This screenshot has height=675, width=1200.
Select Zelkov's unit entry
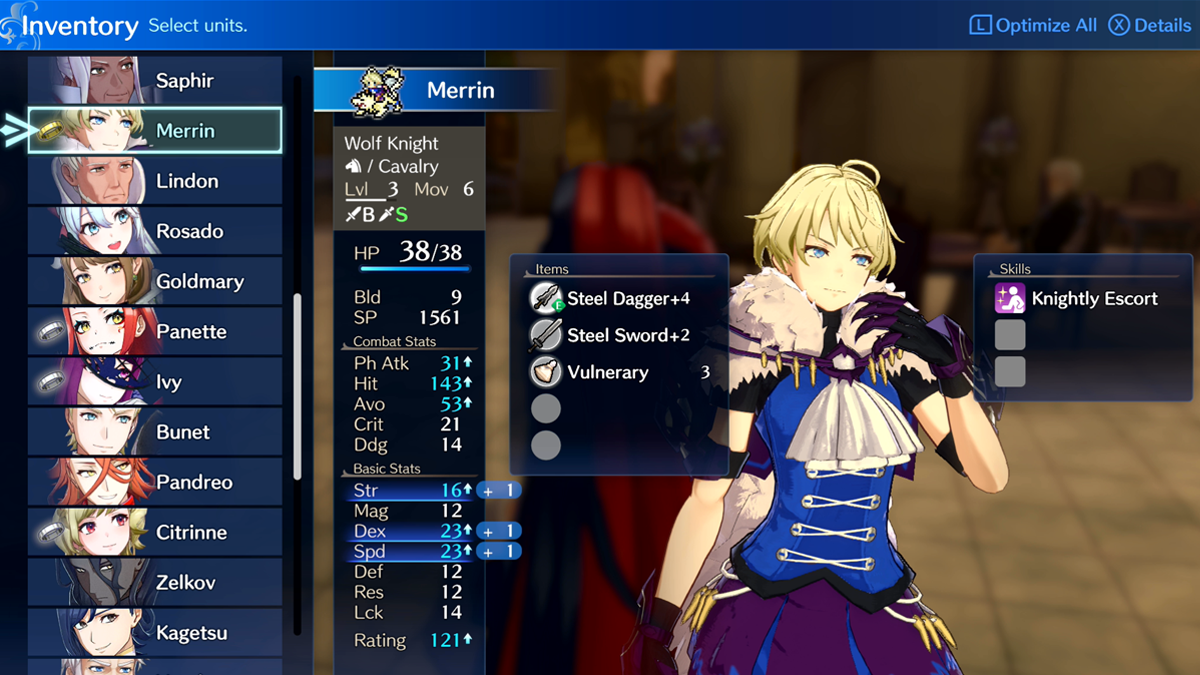coord(155,582)
